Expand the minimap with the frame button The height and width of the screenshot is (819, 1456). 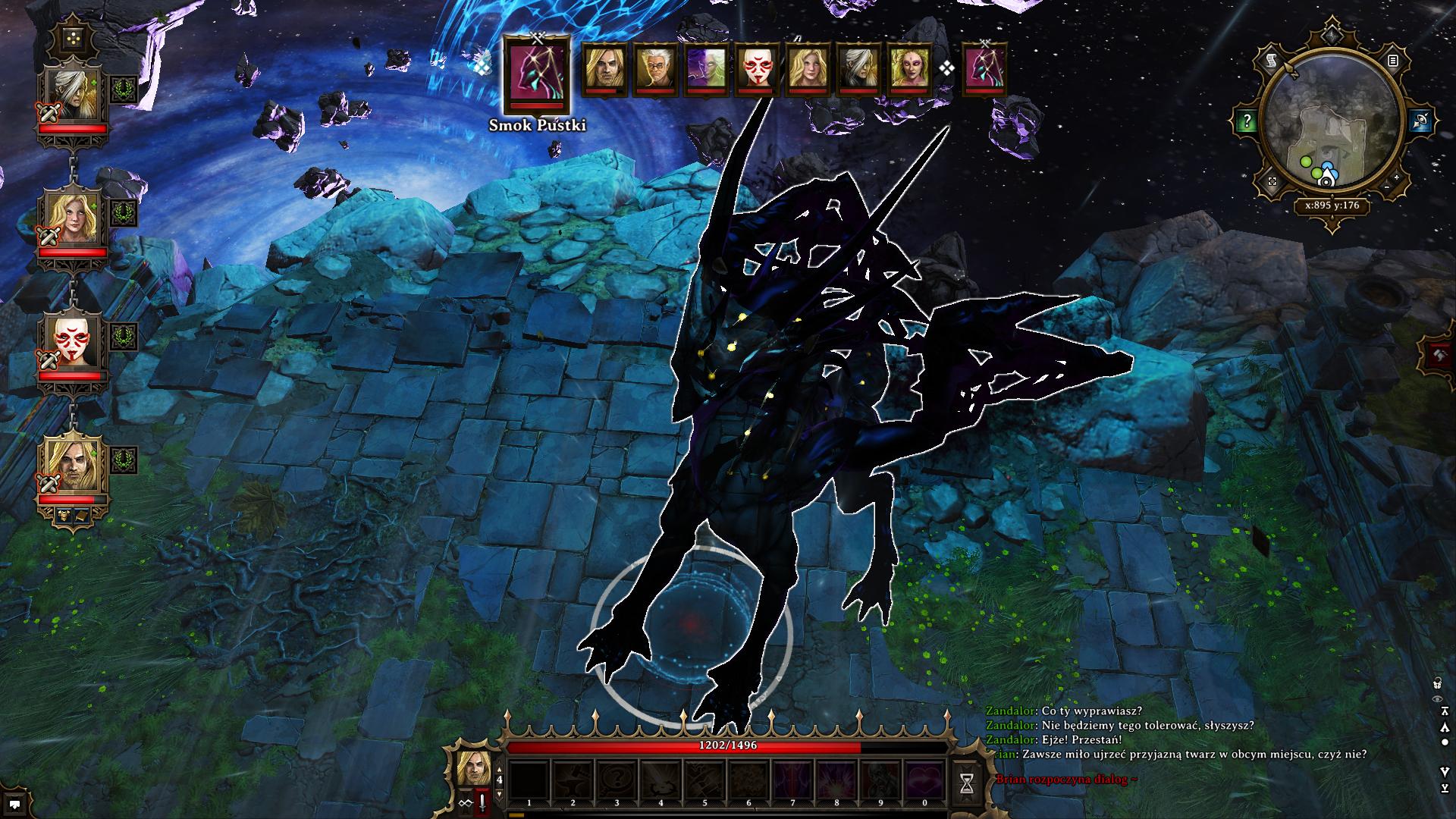[1273, 182]
